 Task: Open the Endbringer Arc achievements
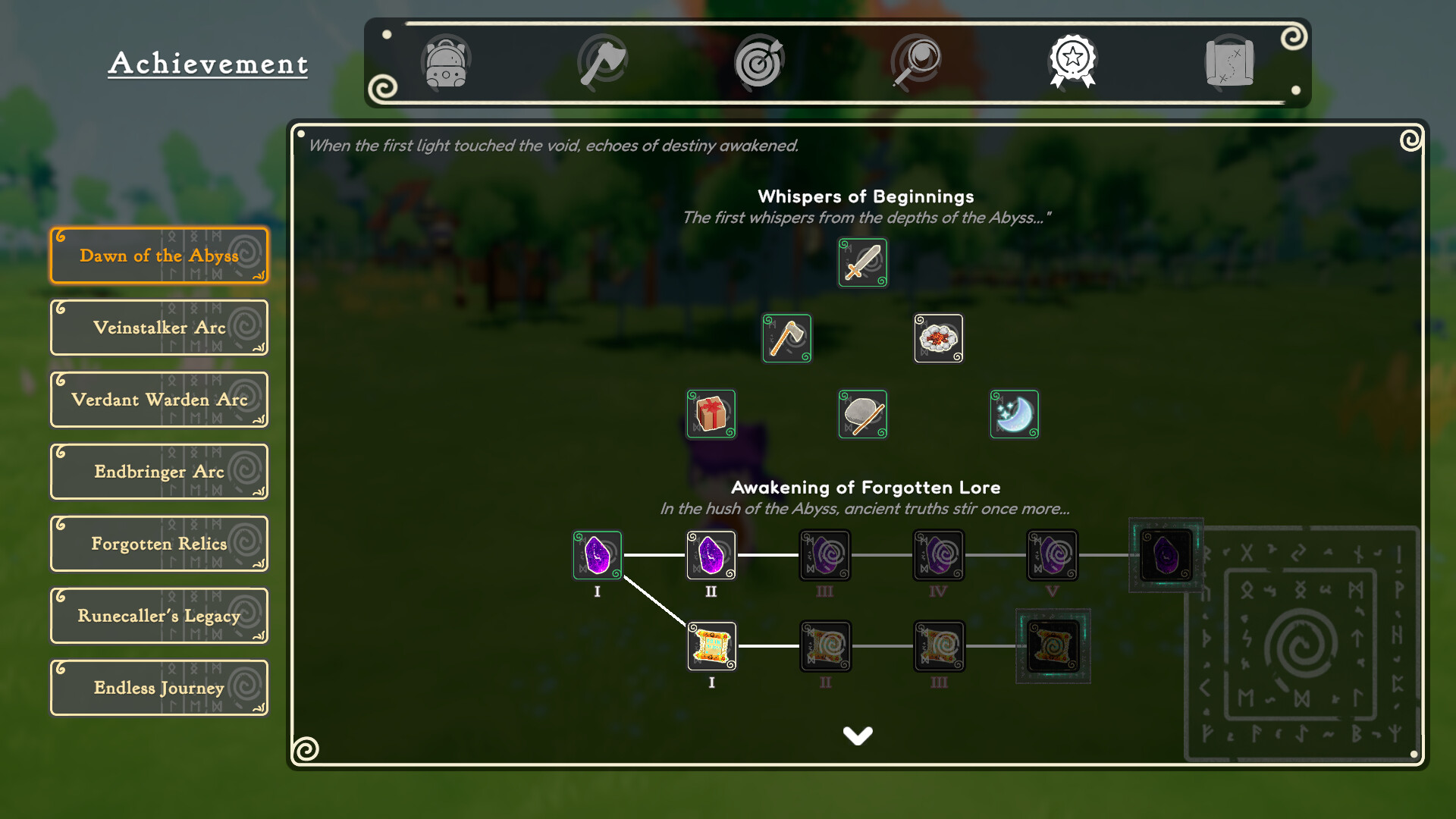click(159, 471)
